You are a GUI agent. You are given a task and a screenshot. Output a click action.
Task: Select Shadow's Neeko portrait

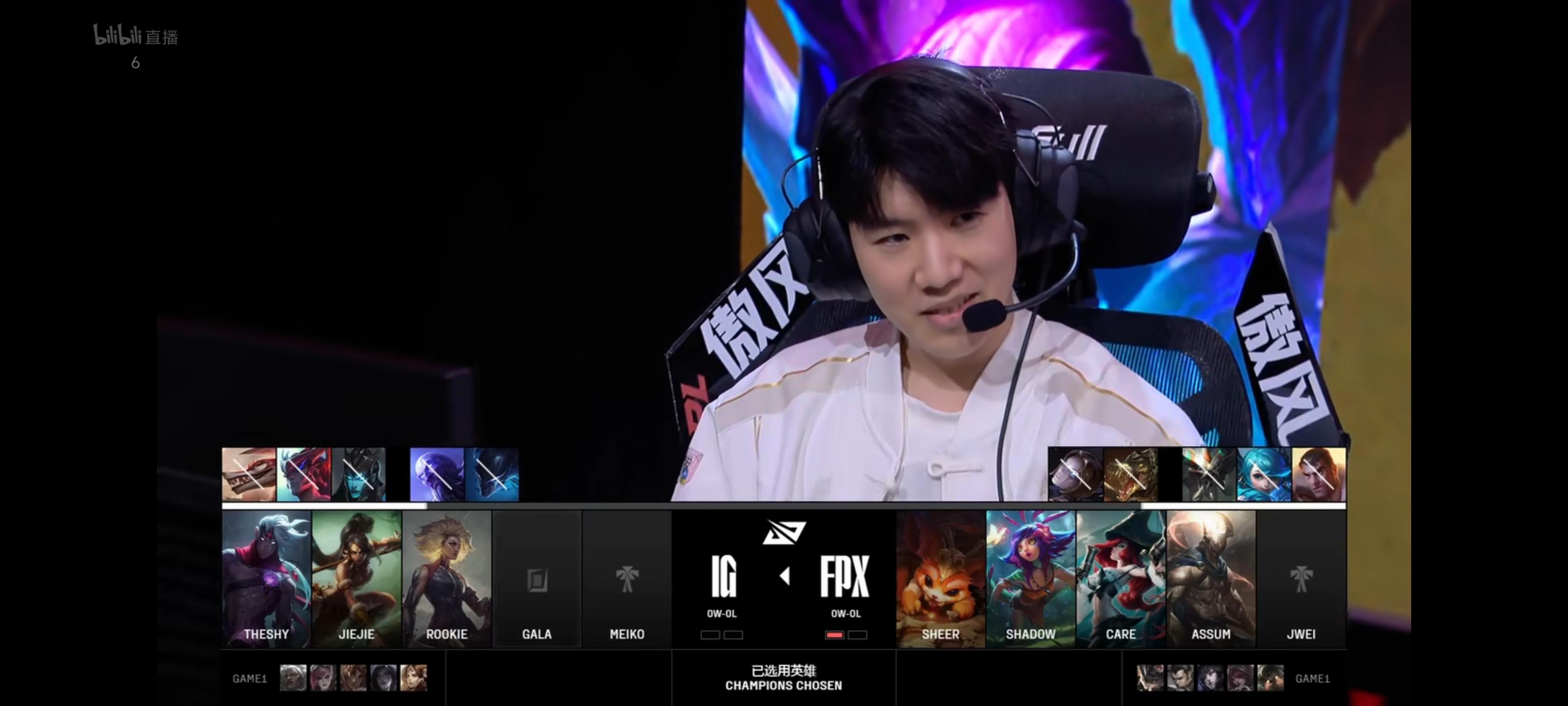click(x=1030, y=579)
